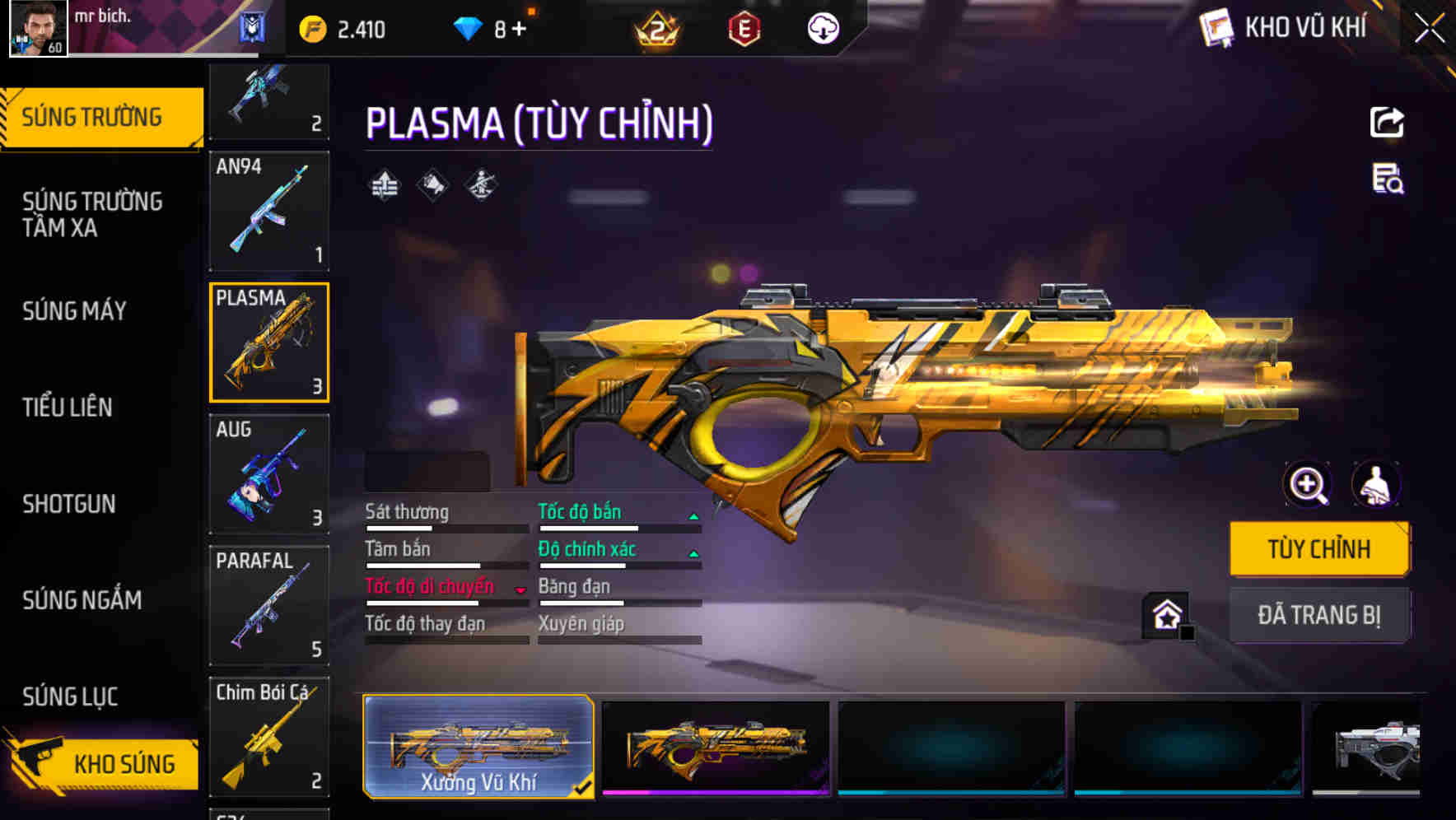The image size is (1456, 820).
Task: Select the Súng Máy category
Action: (74, 311)
